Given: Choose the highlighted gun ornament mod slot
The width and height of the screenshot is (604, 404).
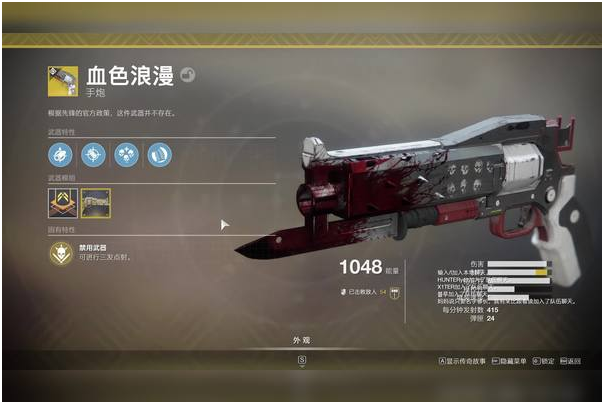Looking at the screenshot, I should [96, 203].
